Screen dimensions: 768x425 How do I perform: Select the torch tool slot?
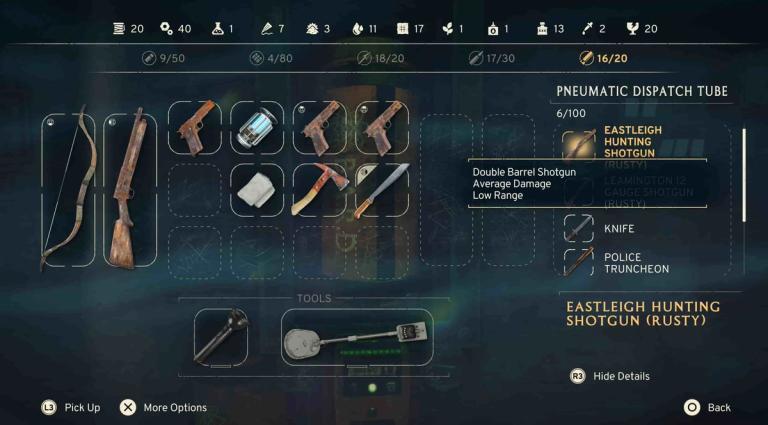219,336
